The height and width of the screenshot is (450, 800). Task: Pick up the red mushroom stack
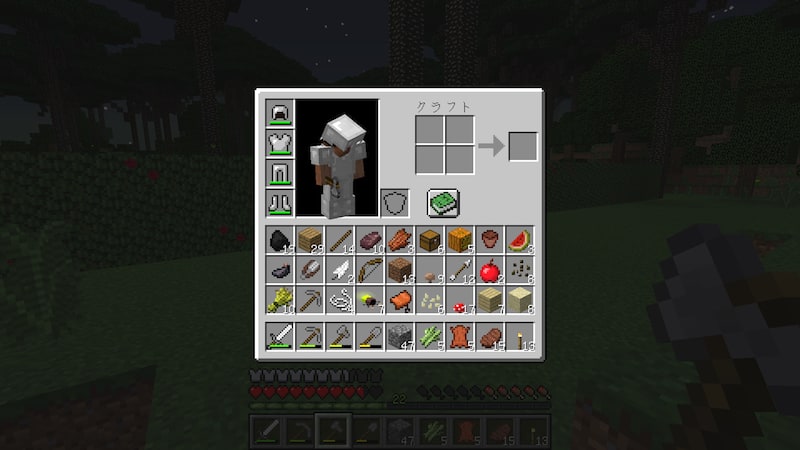click(458, 300)
